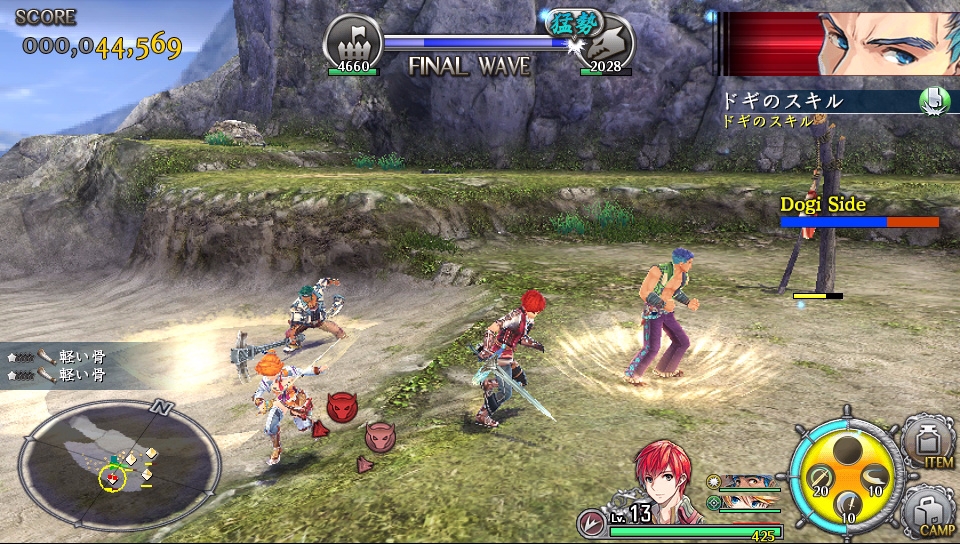Trigger the bottom sword skill on the wheel
Image resolution: width=960 pixels, height=544 pixels.
846,504
